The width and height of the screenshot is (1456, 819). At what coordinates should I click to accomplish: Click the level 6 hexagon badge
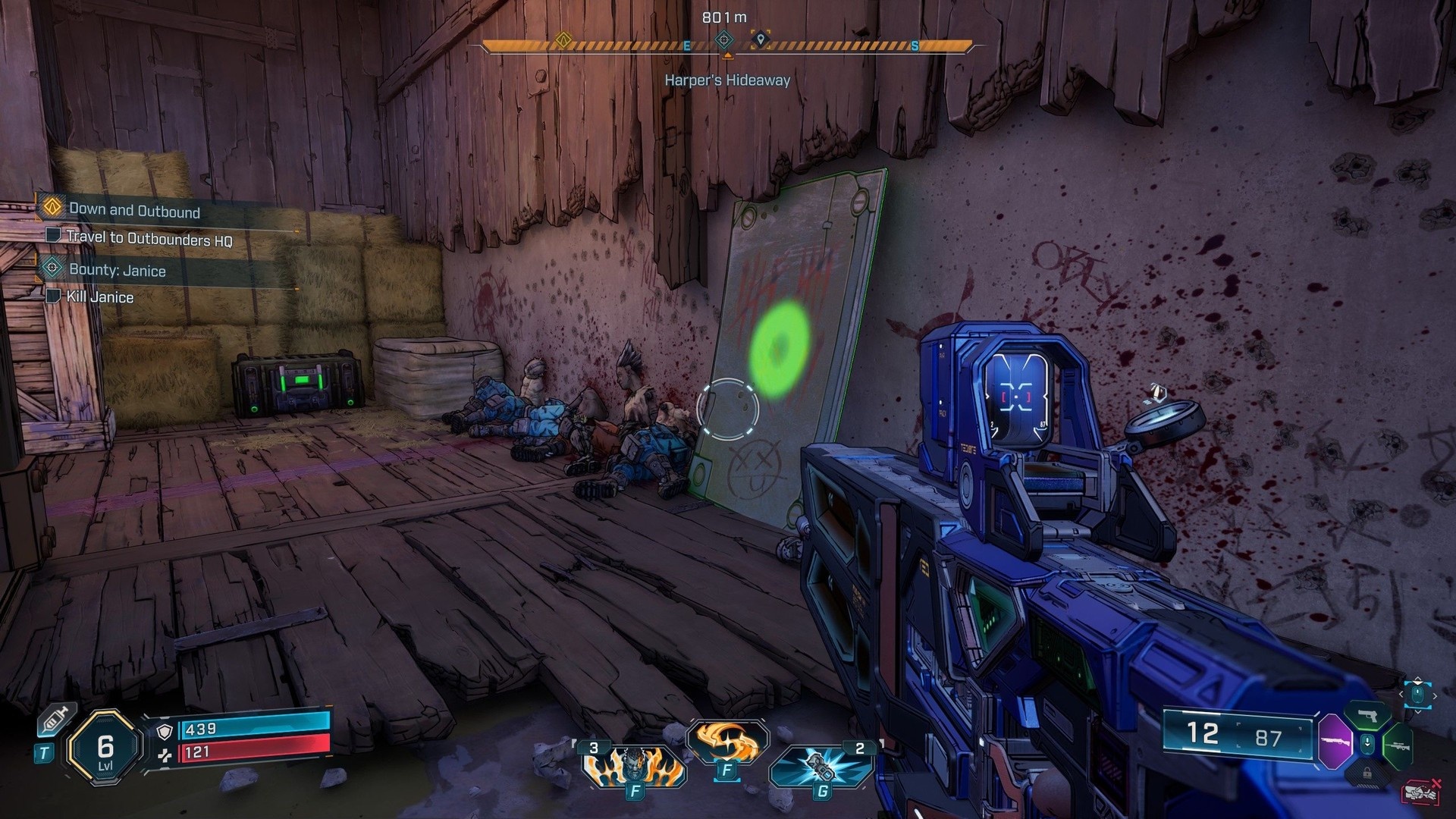click(x=105, y=747)
